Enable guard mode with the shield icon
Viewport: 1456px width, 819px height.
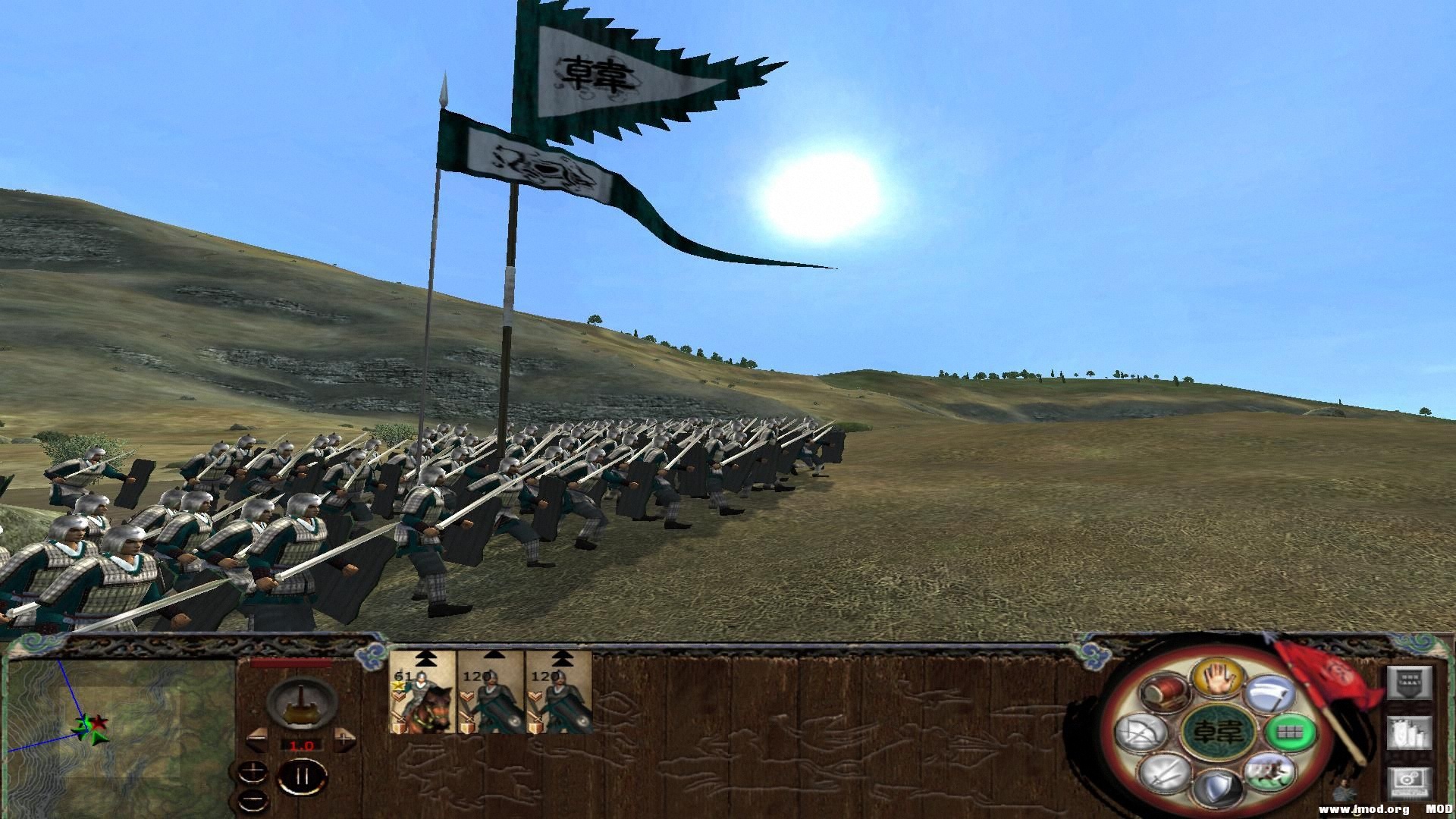pyautogui.click(x=1219, y=785)
